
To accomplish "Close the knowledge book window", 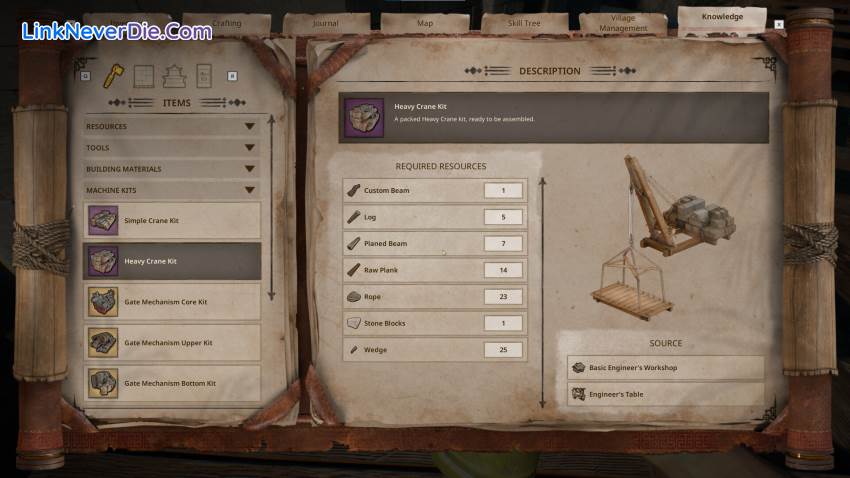I will [779, 24].
